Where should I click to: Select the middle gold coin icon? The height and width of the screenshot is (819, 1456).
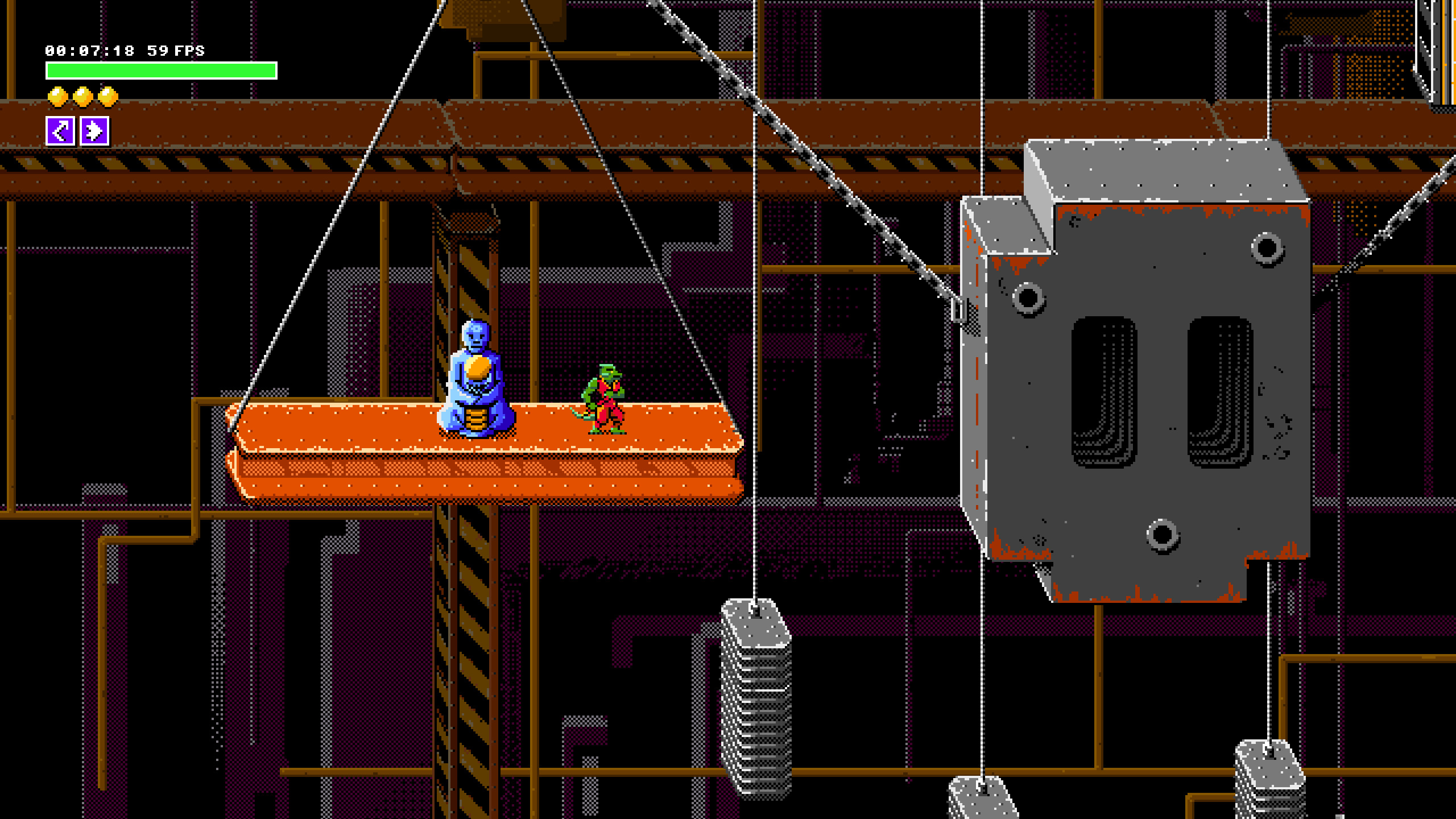tap(82, 97)
